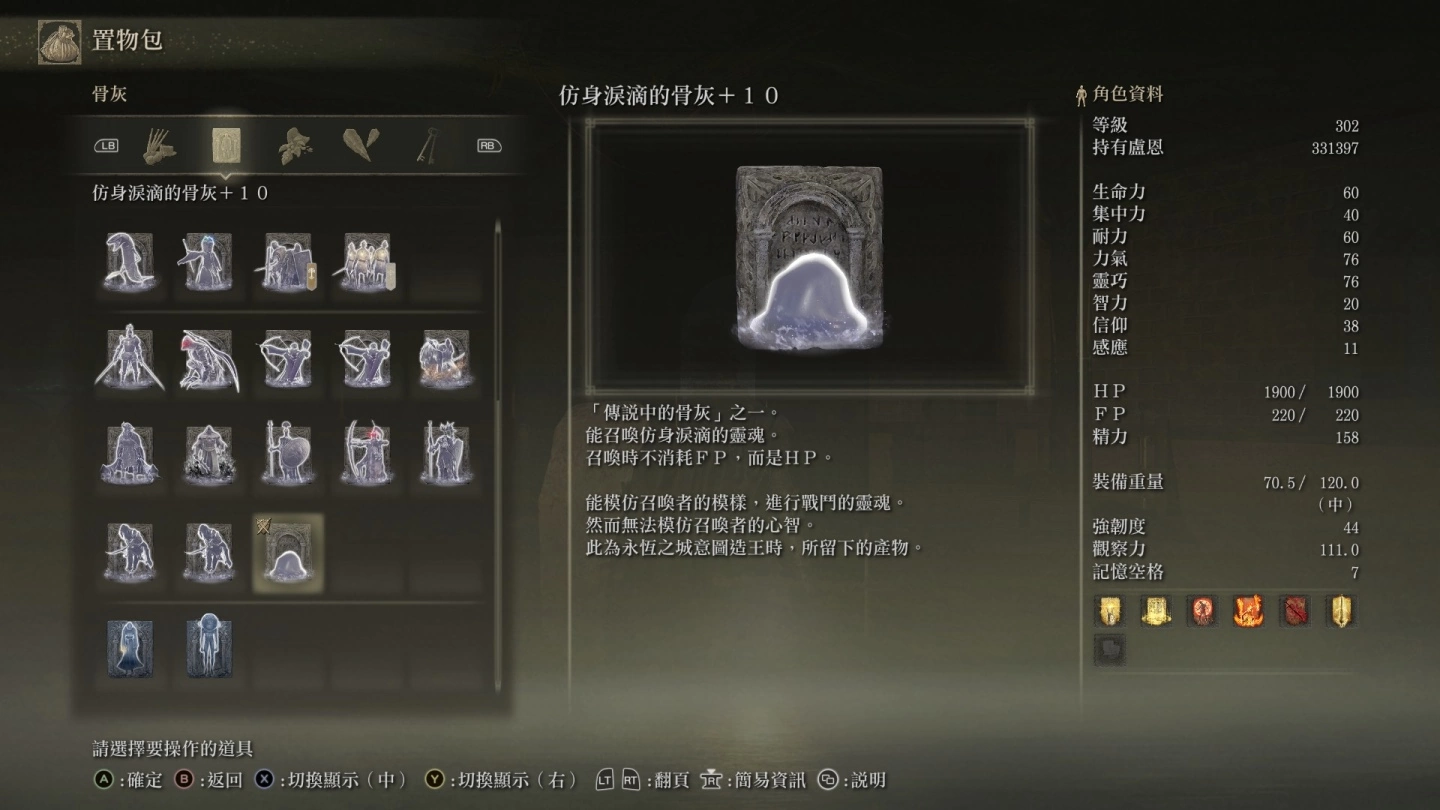Switch to the herb crafting materials tab
The image size is (1440, 810).
point(293,146)
